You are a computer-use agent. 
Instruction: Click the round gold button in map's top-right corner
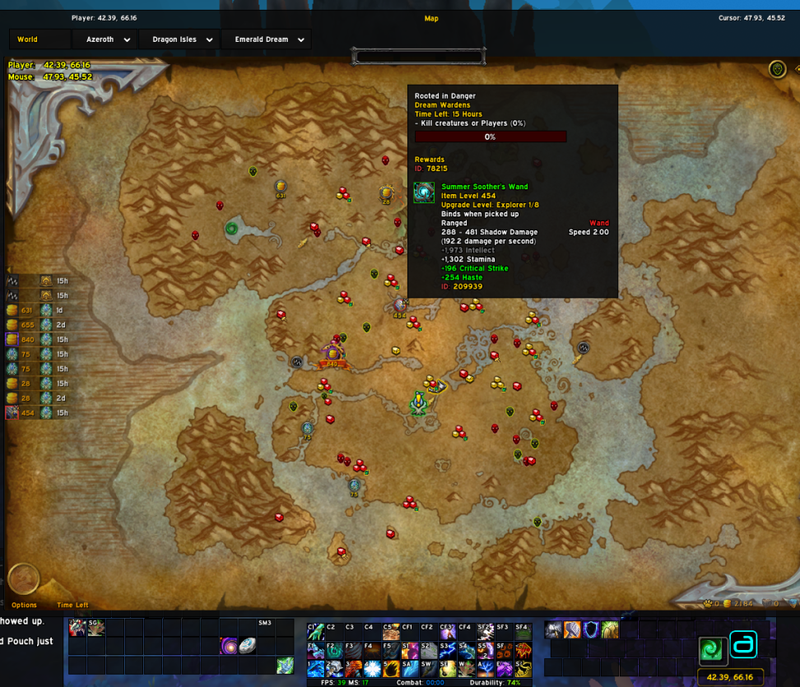pyautogui.click(x=777, y=69)
